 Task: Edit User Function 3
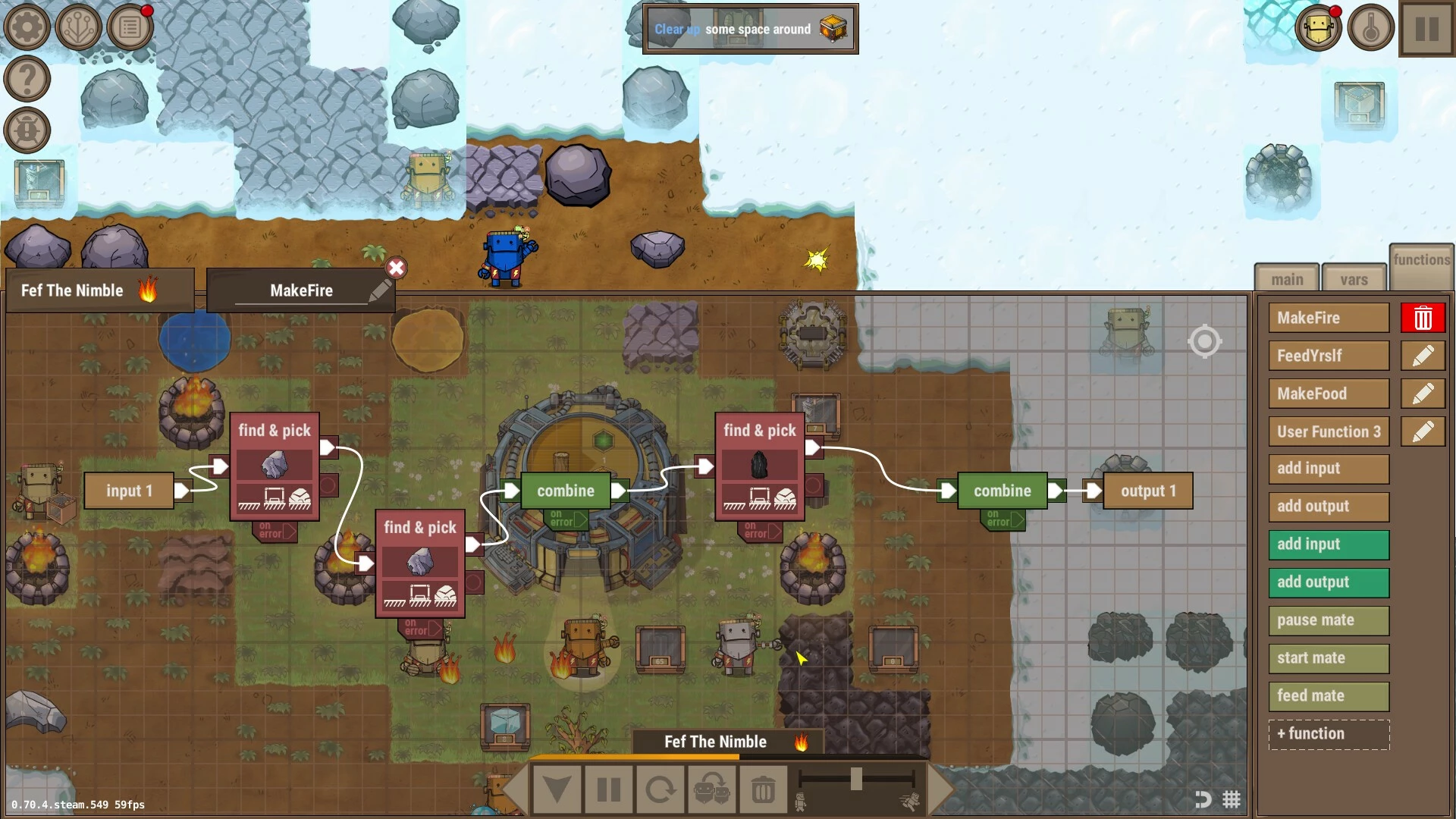(x=1423, y=431)
